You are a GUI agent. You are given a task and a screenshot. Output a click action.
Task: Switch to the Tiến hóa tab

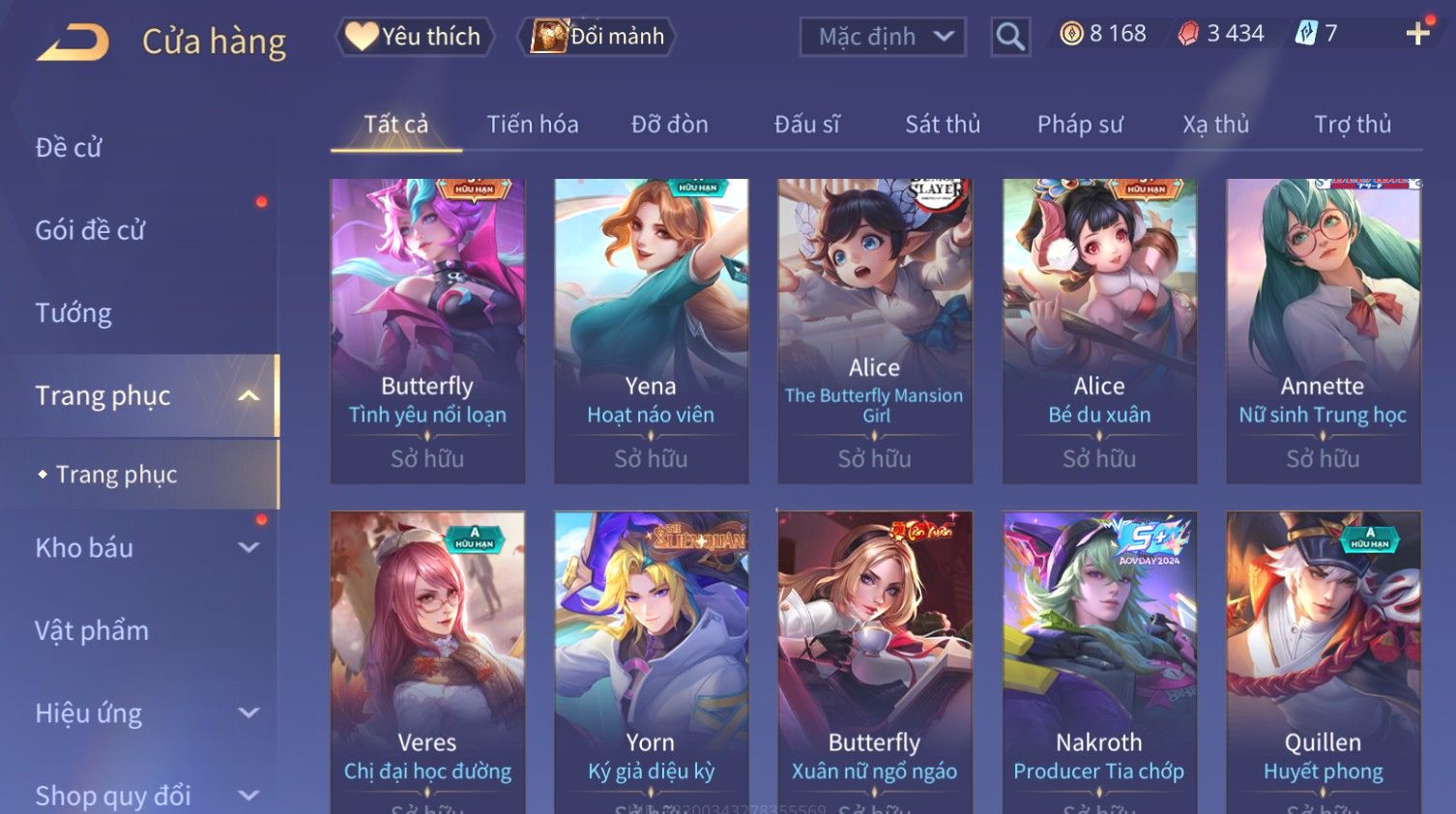(533, 125)
